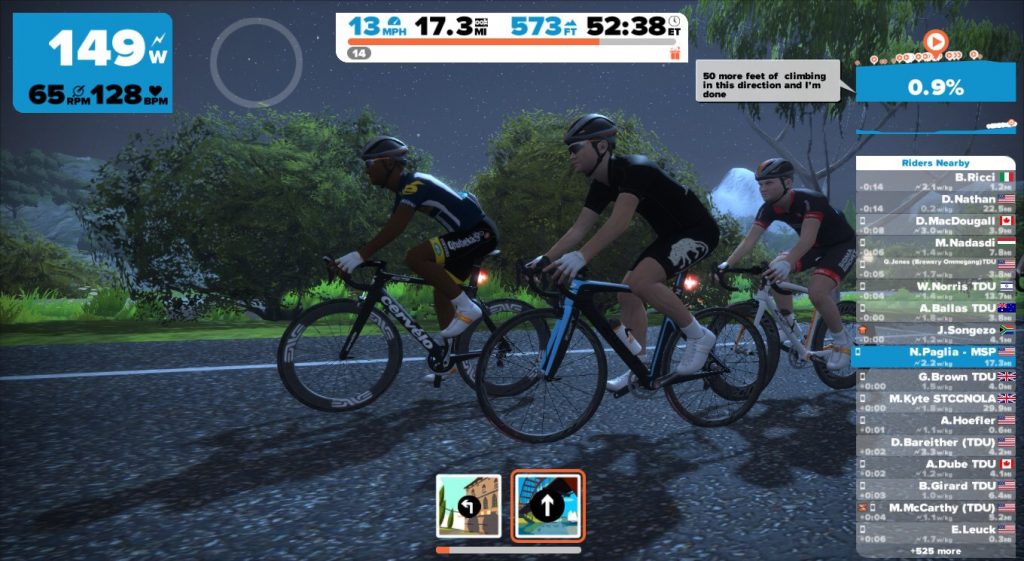Image resolution: width=1024 pixels, height=561 pixels.
Task: Select B.Girard TDU from the list
Action: 936,490
